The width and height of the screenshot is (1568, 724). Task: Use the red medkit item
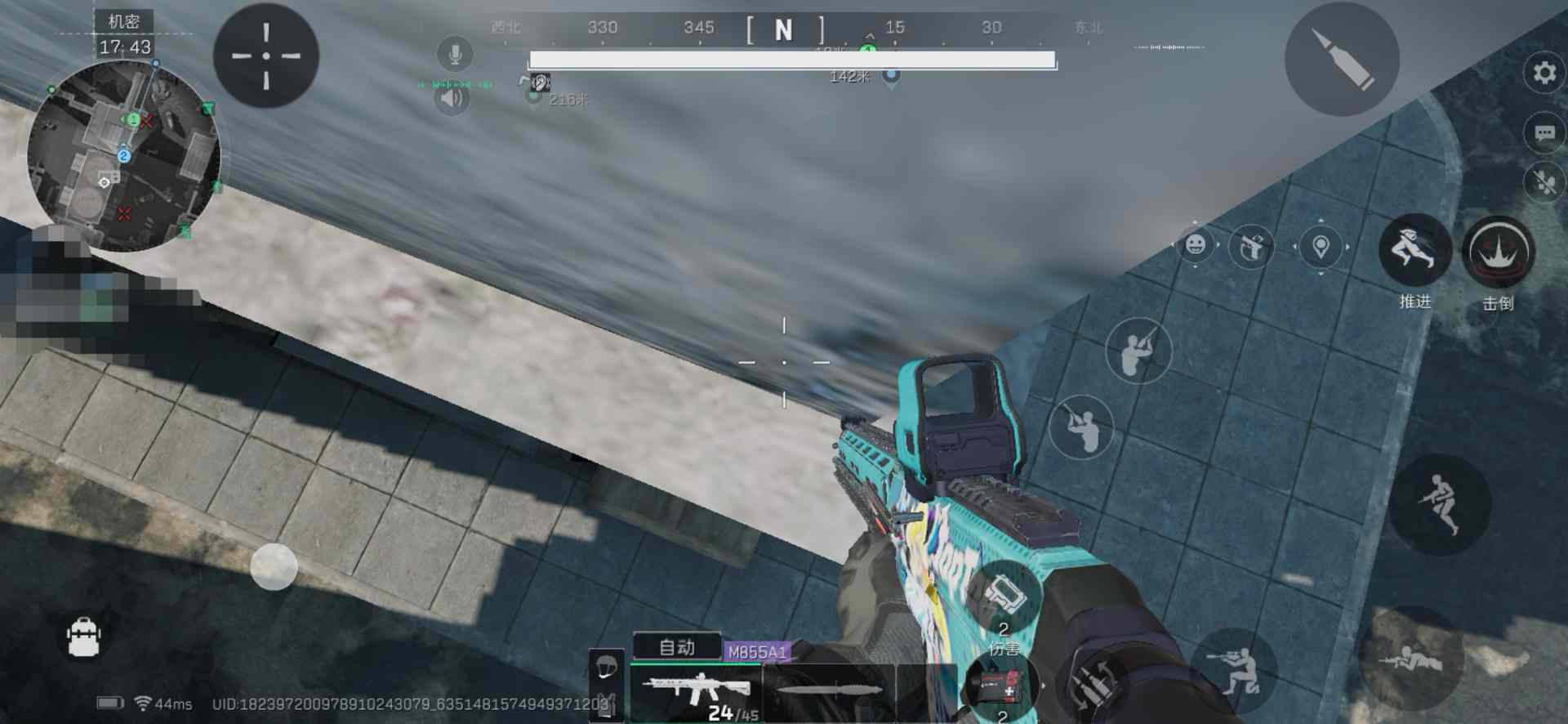[x=1001, y=688]
